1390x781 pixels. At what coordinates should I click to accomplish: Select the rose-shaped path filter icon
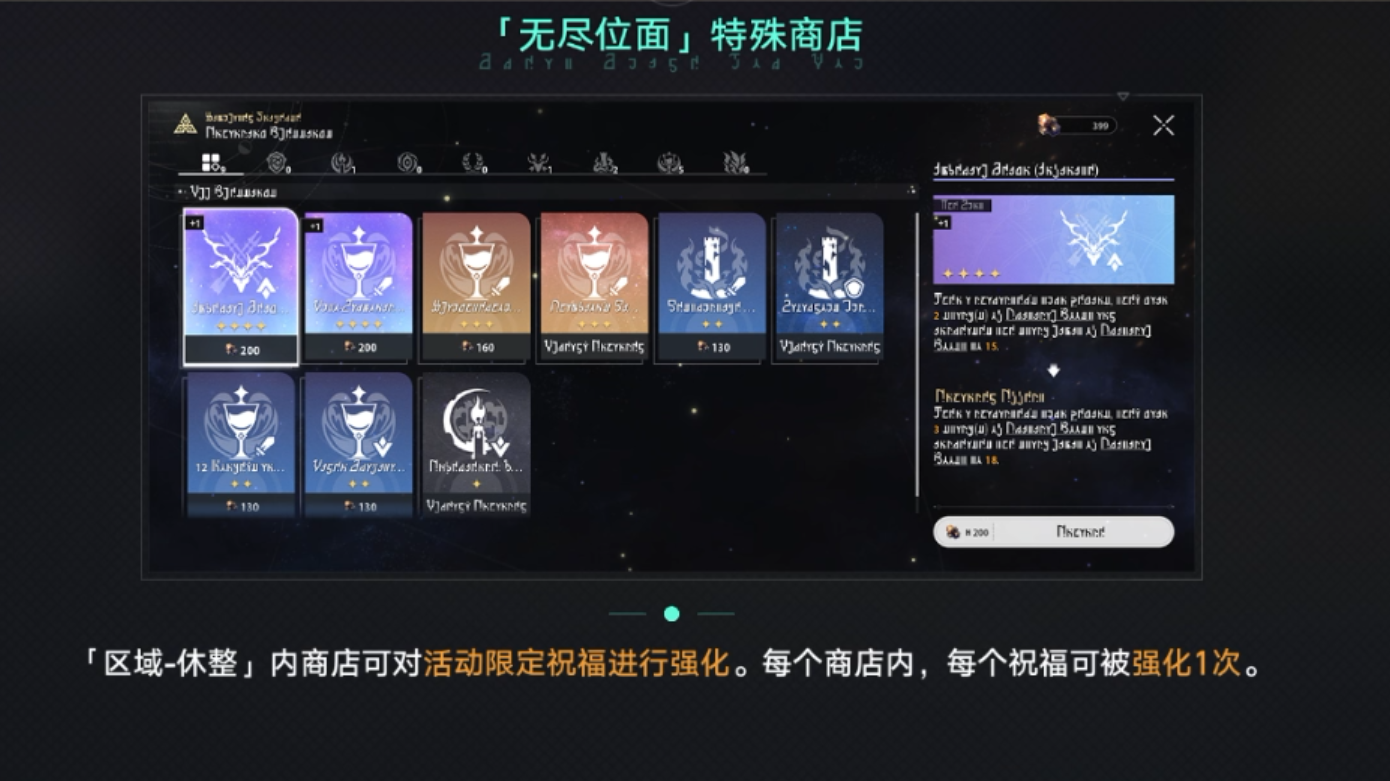click(x=276, y=161)
